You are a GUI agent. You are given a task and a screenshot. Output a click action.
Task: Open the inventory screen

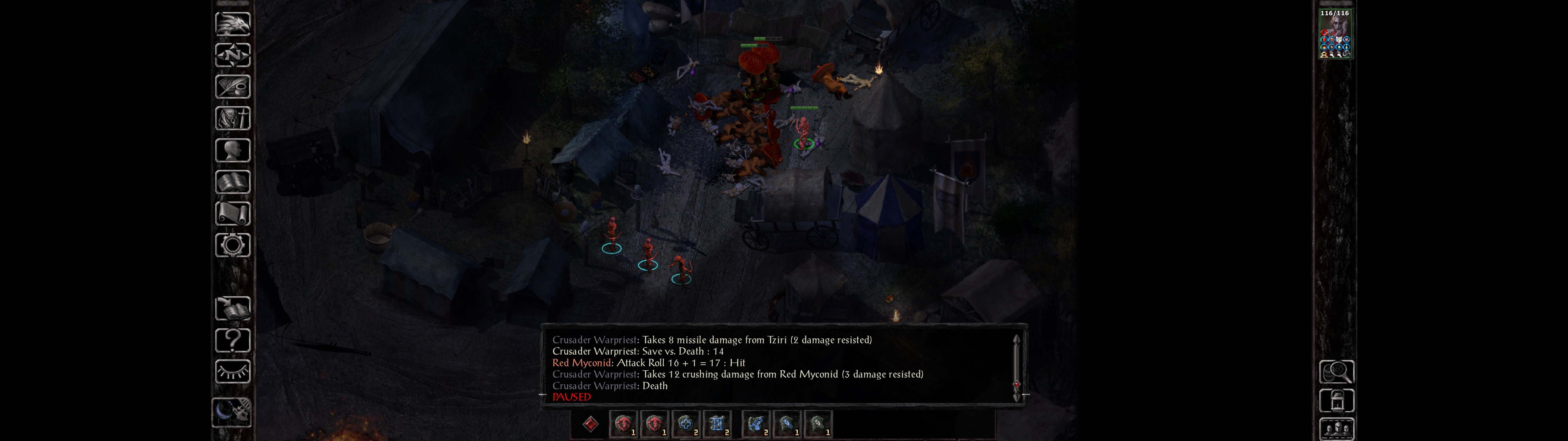tap(232, 118)
